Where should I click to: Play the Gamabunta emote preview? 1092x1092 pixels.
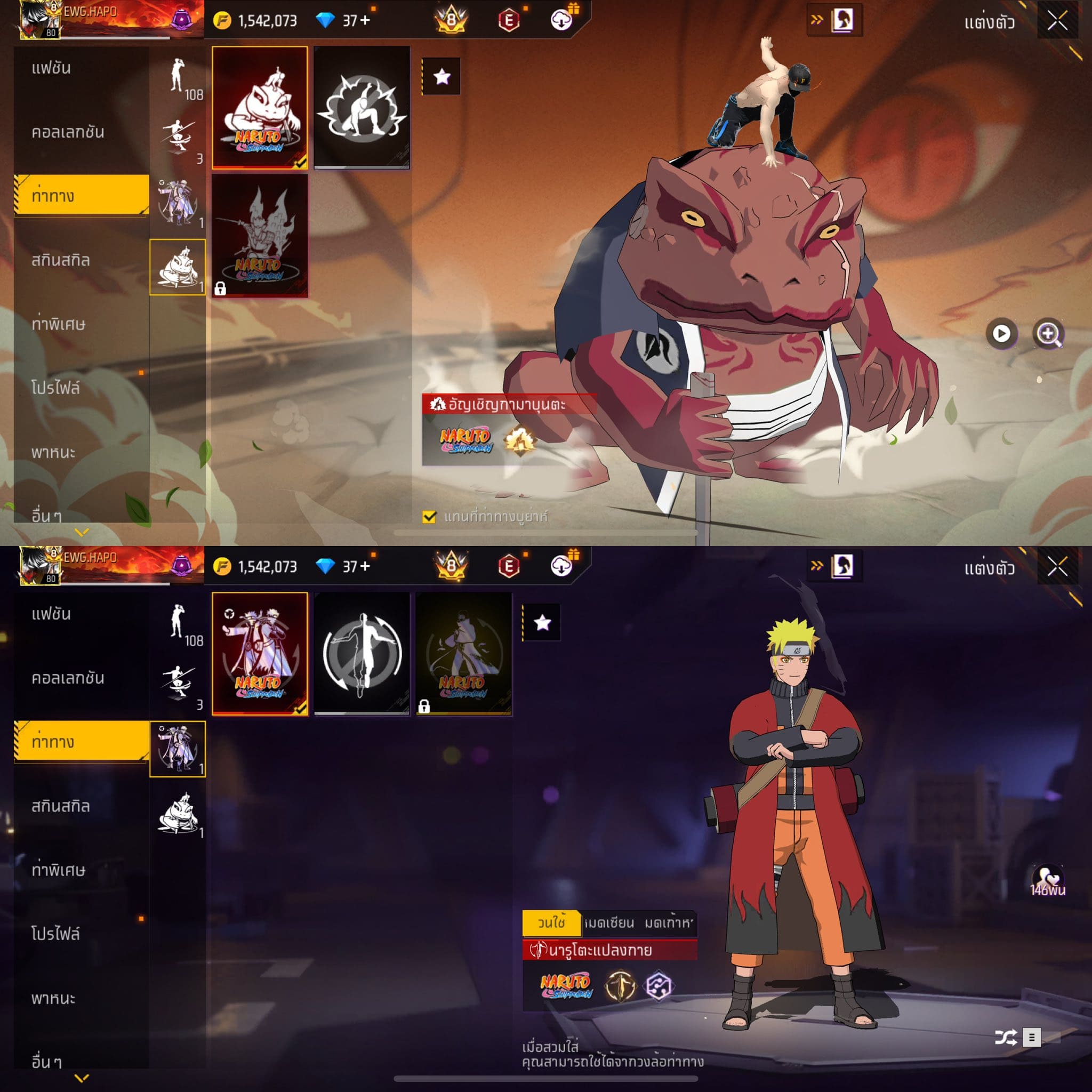[x=1001, y=333]
